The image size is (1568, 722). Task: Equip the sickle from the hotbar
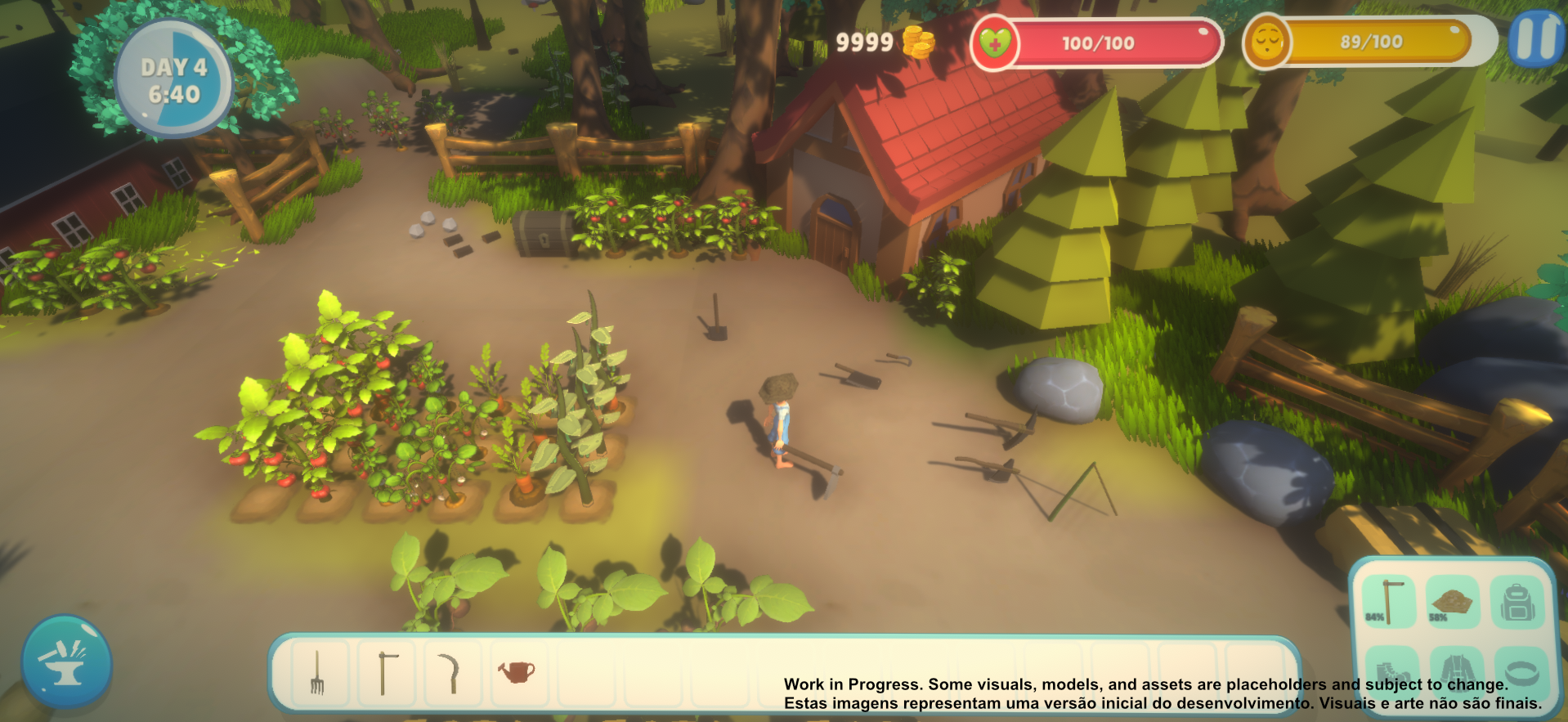(450, 673)
